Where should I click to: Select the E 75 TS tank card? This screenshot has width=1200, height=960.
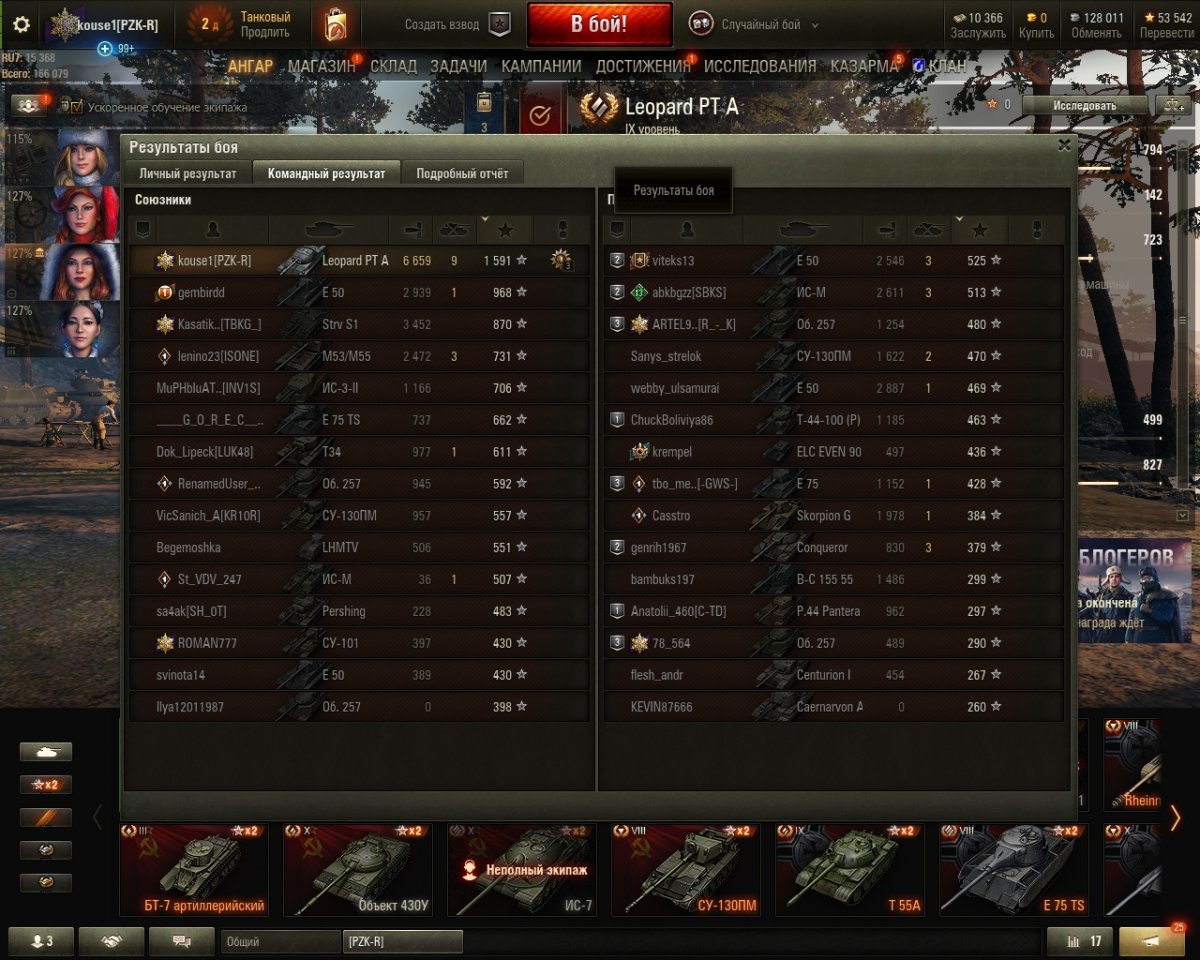[x=1013, y=869]
